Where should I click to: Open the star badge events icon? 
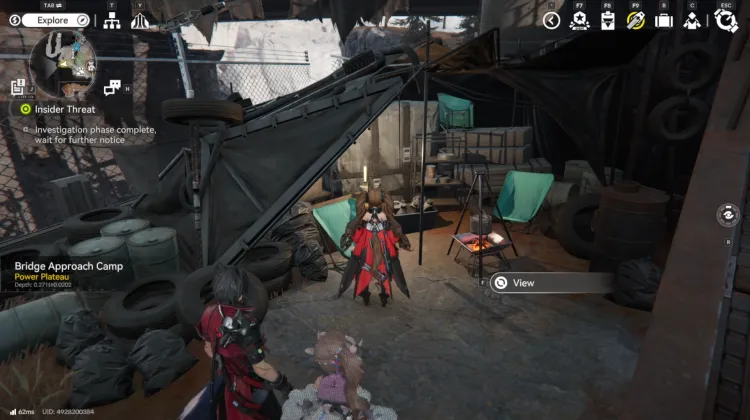pyautogui.click(x=579, y=21)
